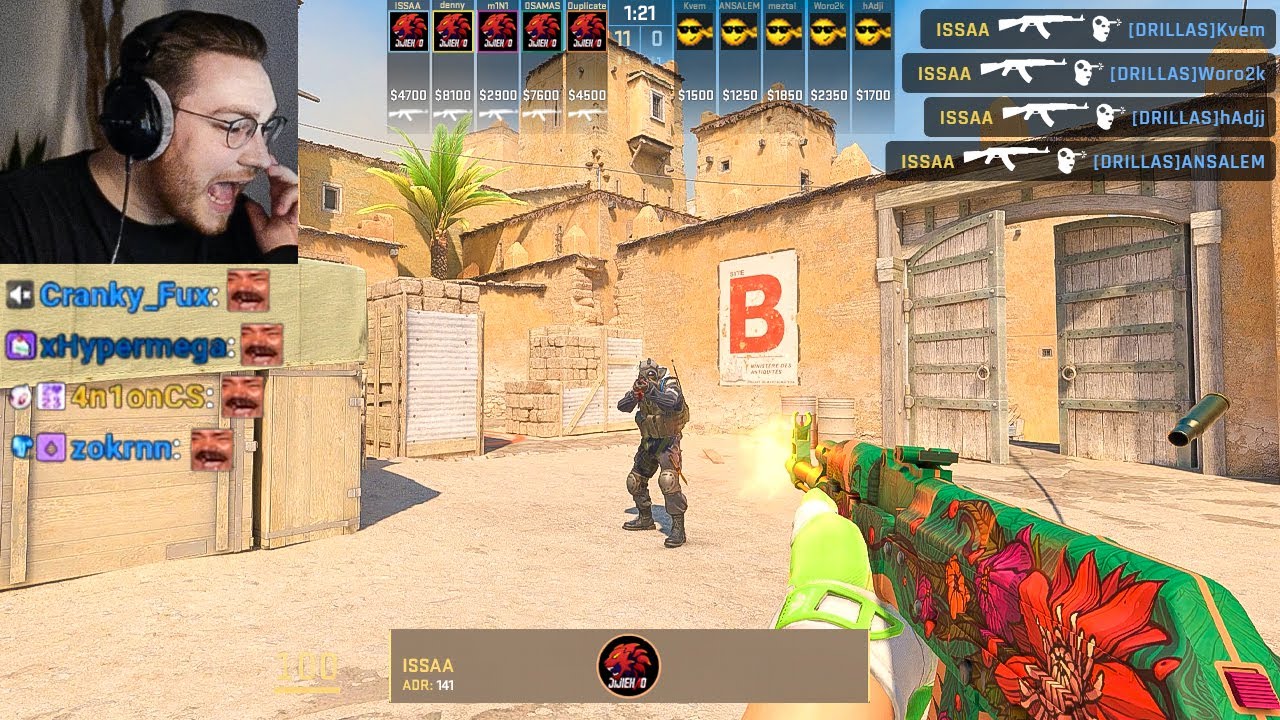Select the killfeed row showing [DRILLAS]Woro2k
1280x720 pixels.
[x=1090, y=73]
